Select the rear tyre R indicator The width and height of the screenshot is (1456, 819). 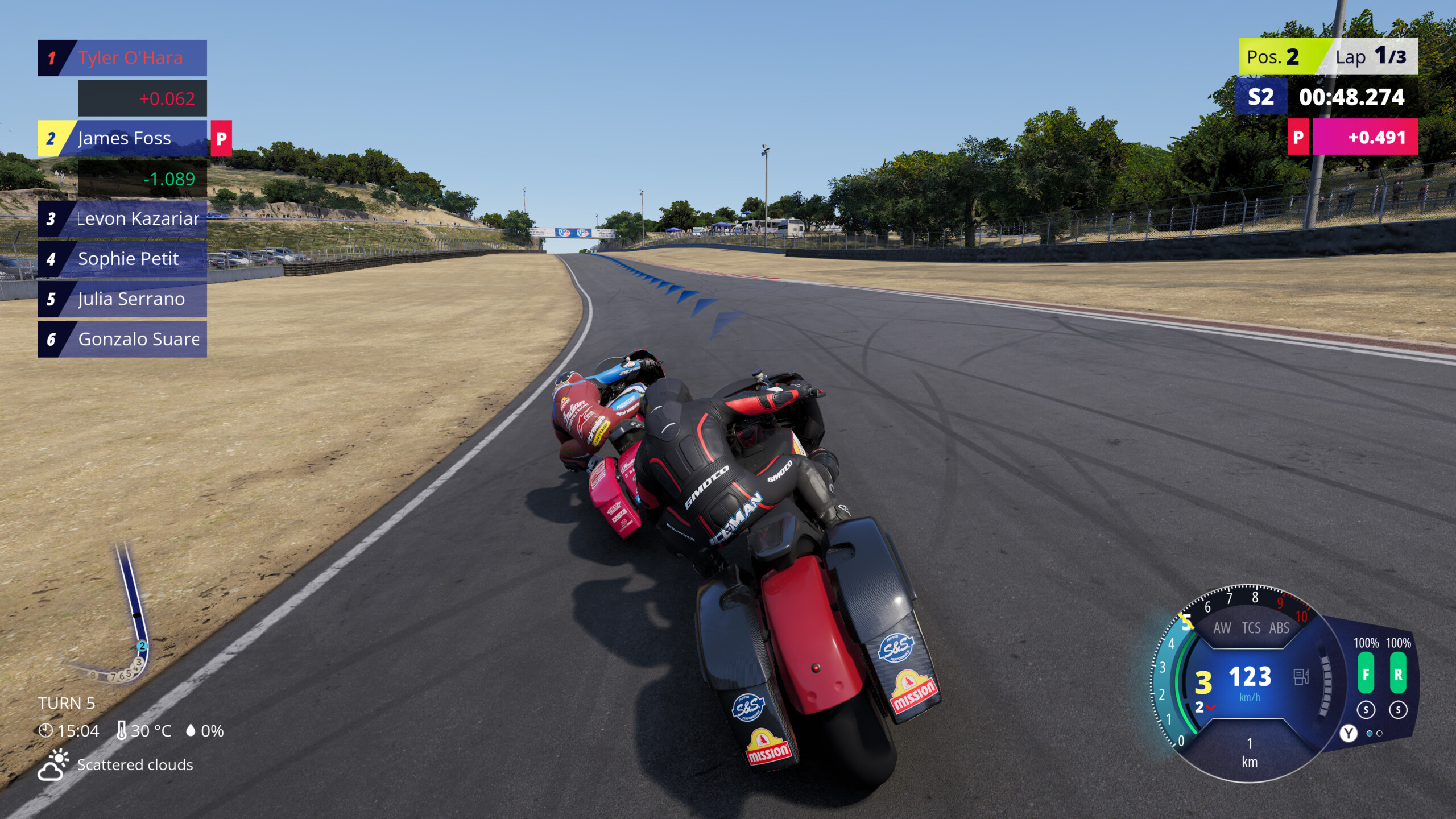tap(1398, 674)
